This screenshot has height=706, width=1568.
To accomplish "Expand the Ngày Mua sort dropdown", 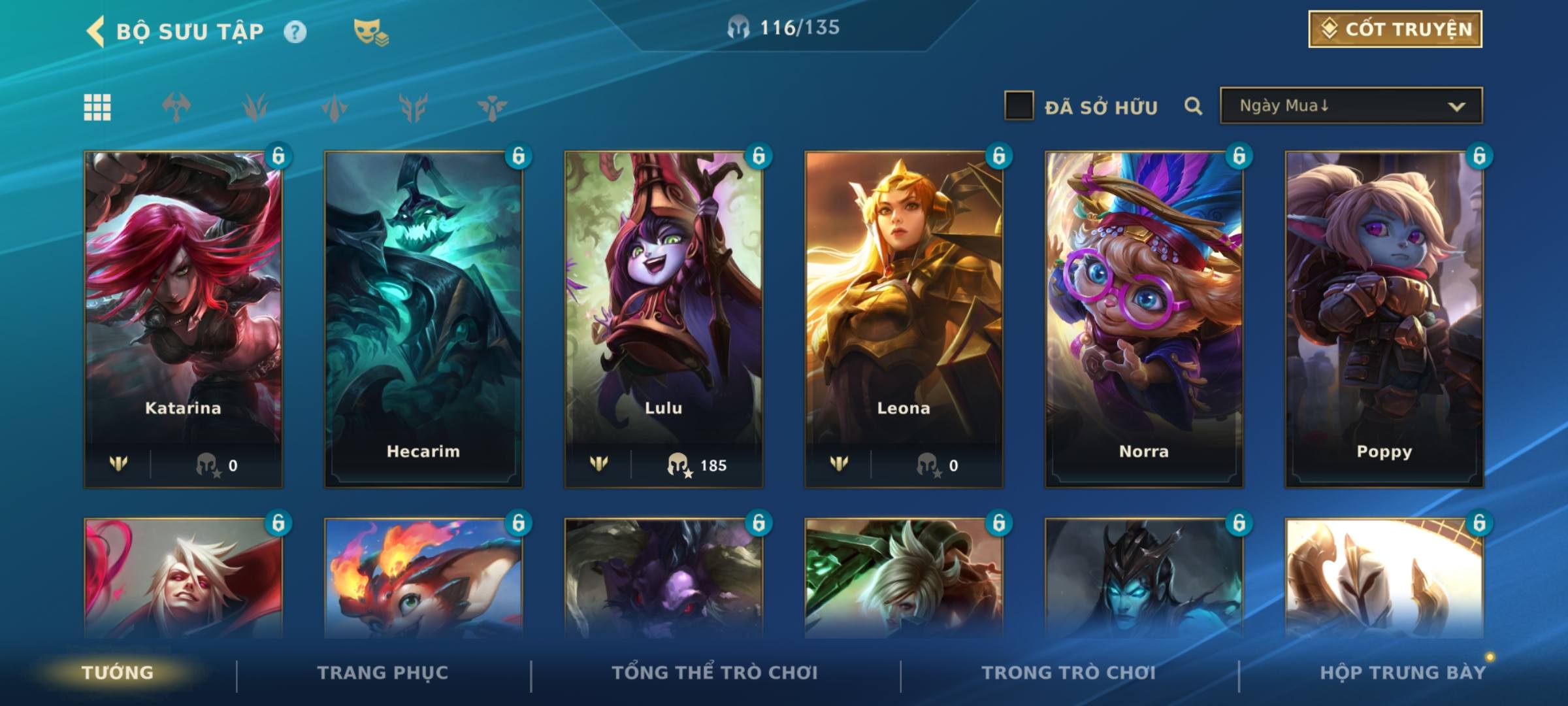I will point(1351,106).
